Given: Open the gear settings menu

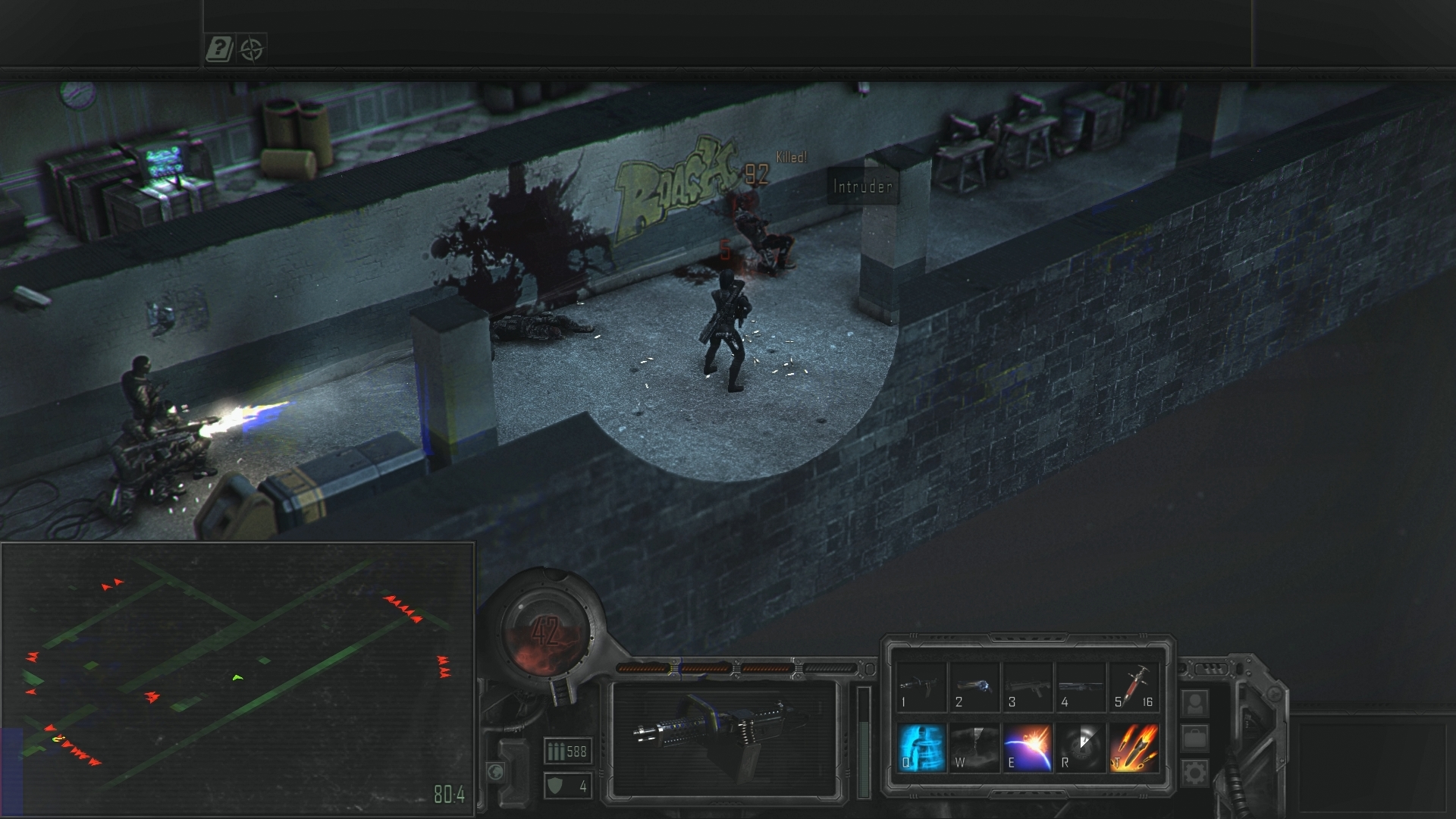Looking at the screenshot, I should point(1195,773).
